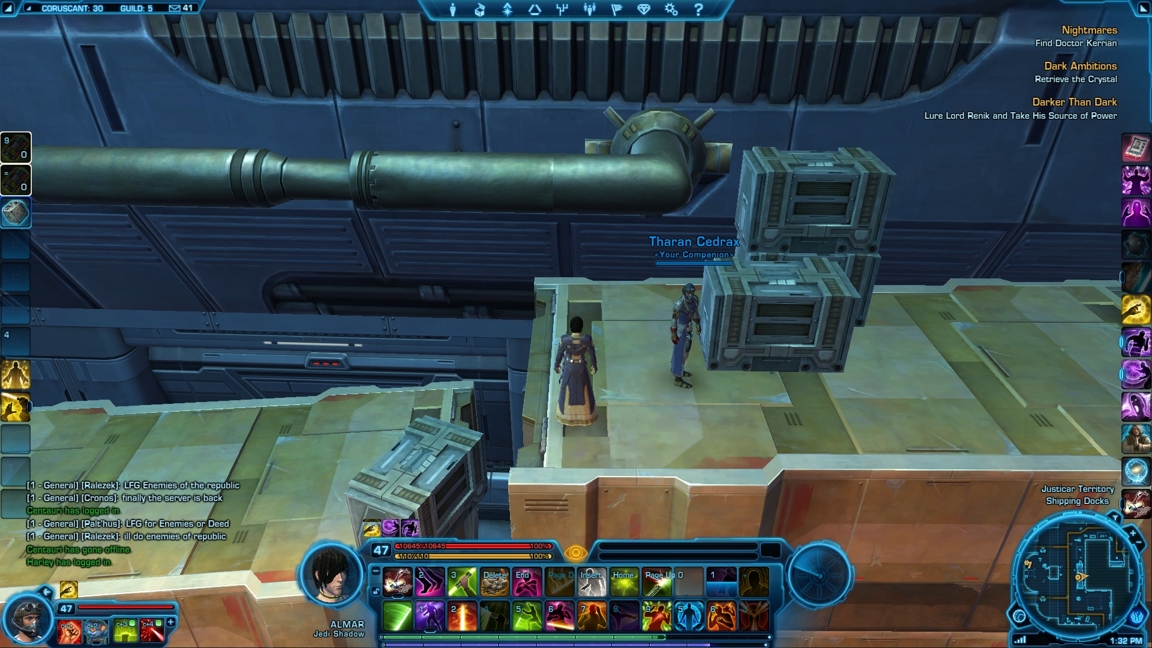This screenshot has width=1152, height=648.
Task: Select the Dark Ambitions quest entry
Action: pyautogui.click(x=1080, y=66)
